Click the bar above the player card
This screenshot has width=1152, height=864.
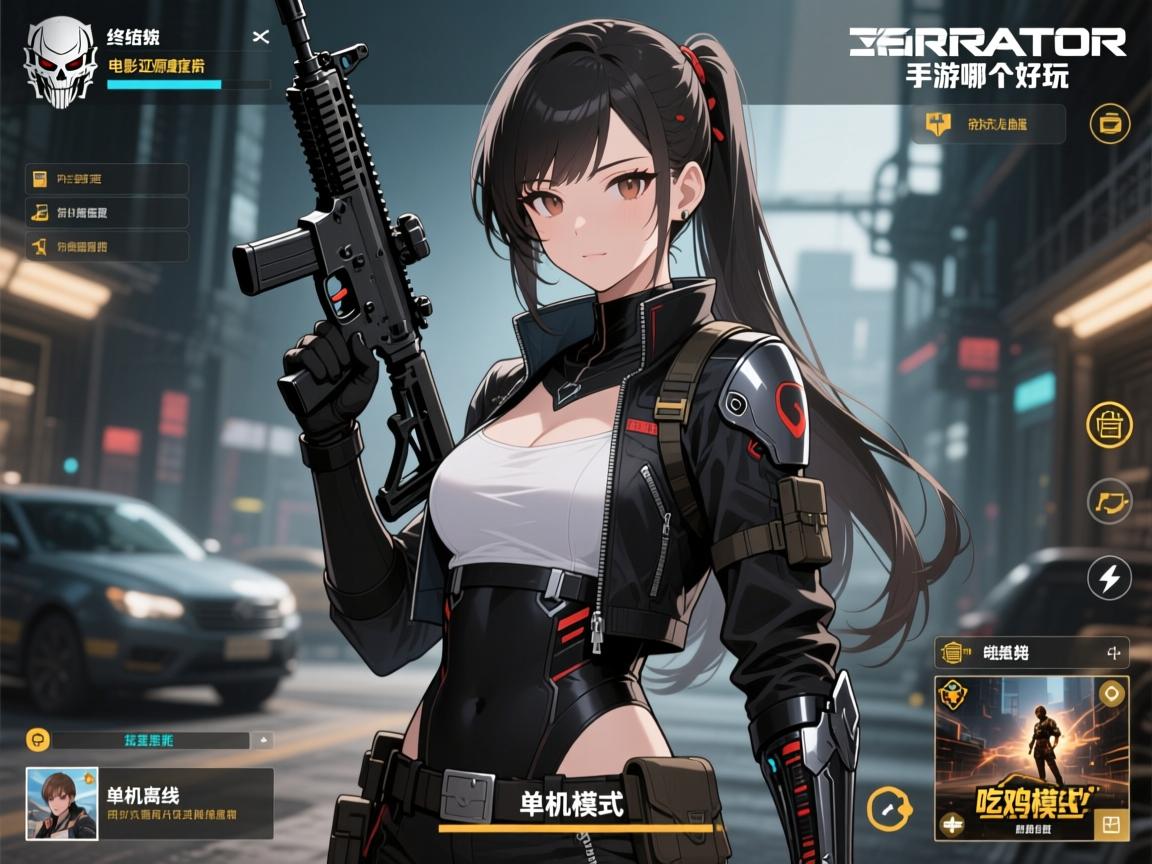148,740
